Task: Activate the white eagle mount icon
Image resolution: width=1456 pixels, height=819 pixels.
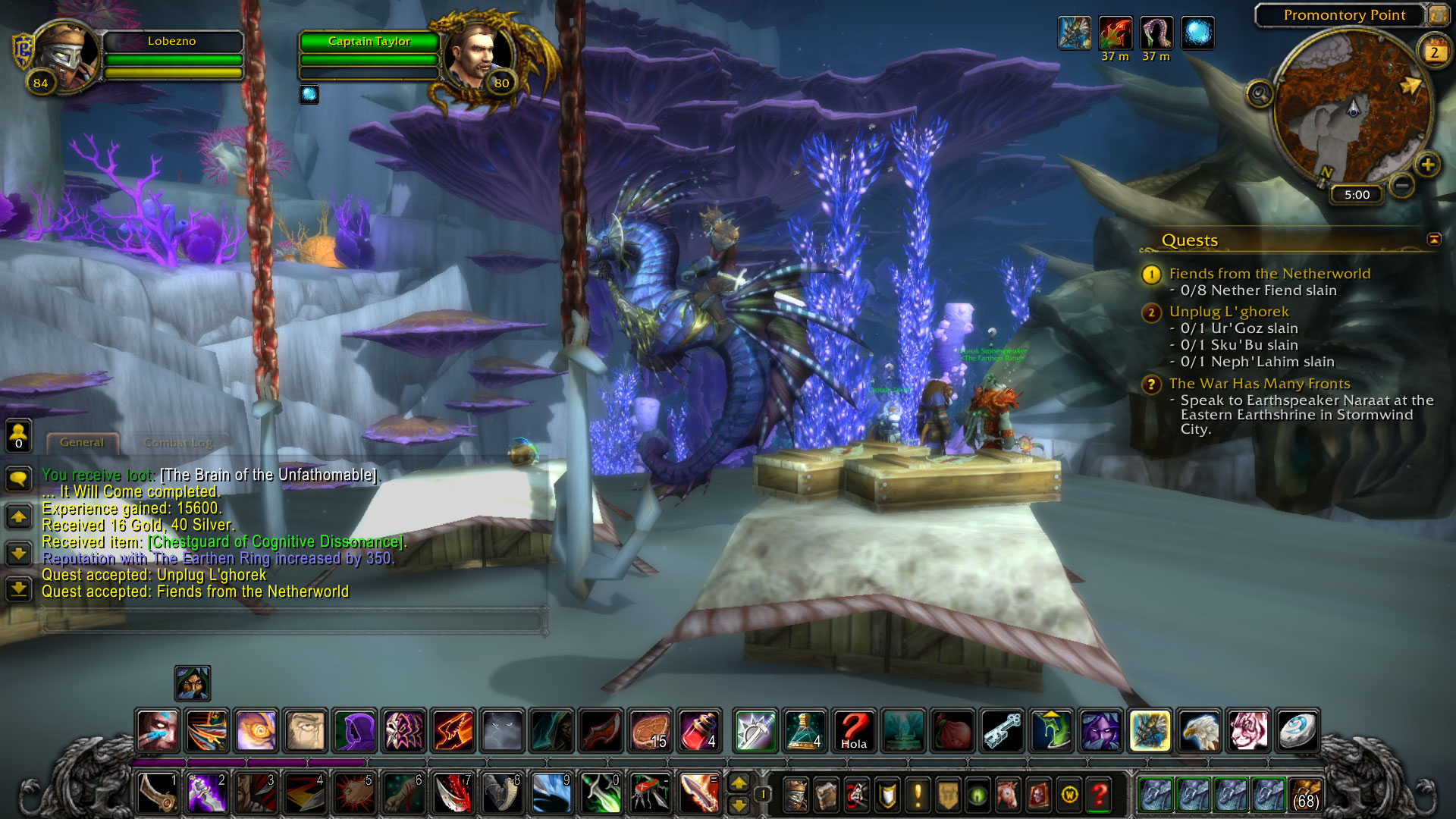Action: coord(1199,730)
